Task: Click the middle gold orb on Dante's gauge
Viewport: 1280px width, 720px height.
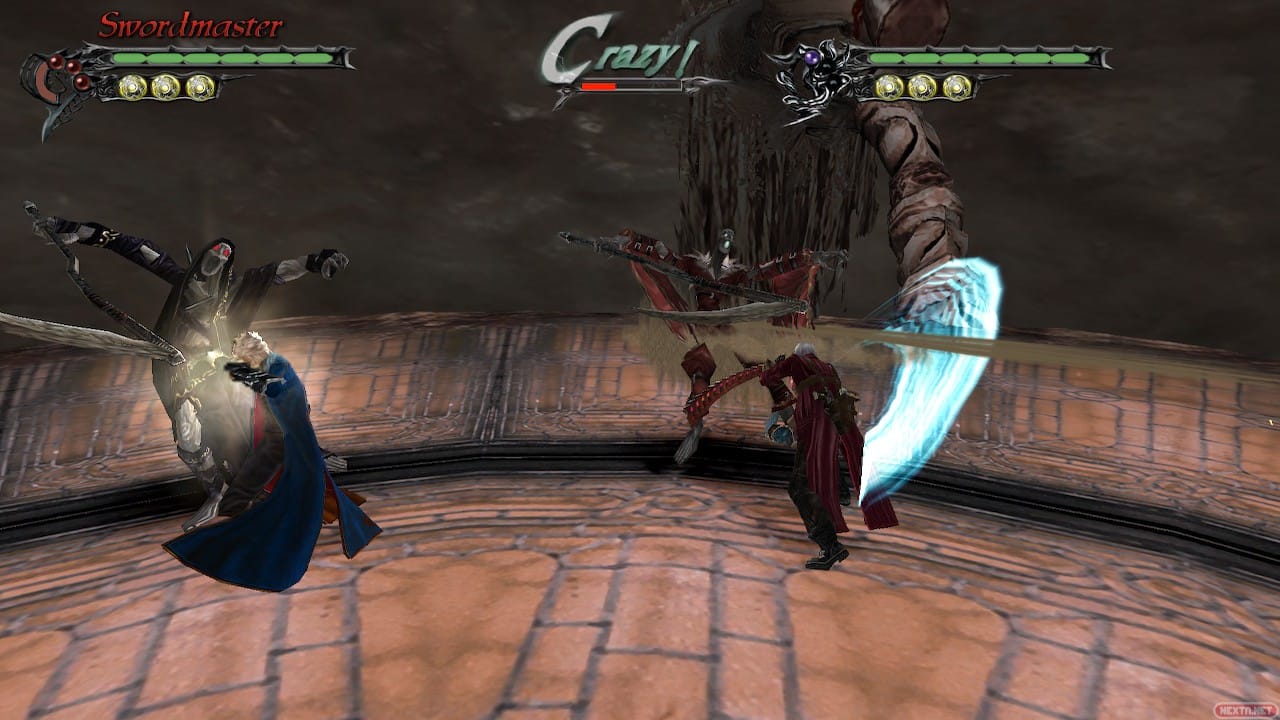Action: [x=922, y=87]
